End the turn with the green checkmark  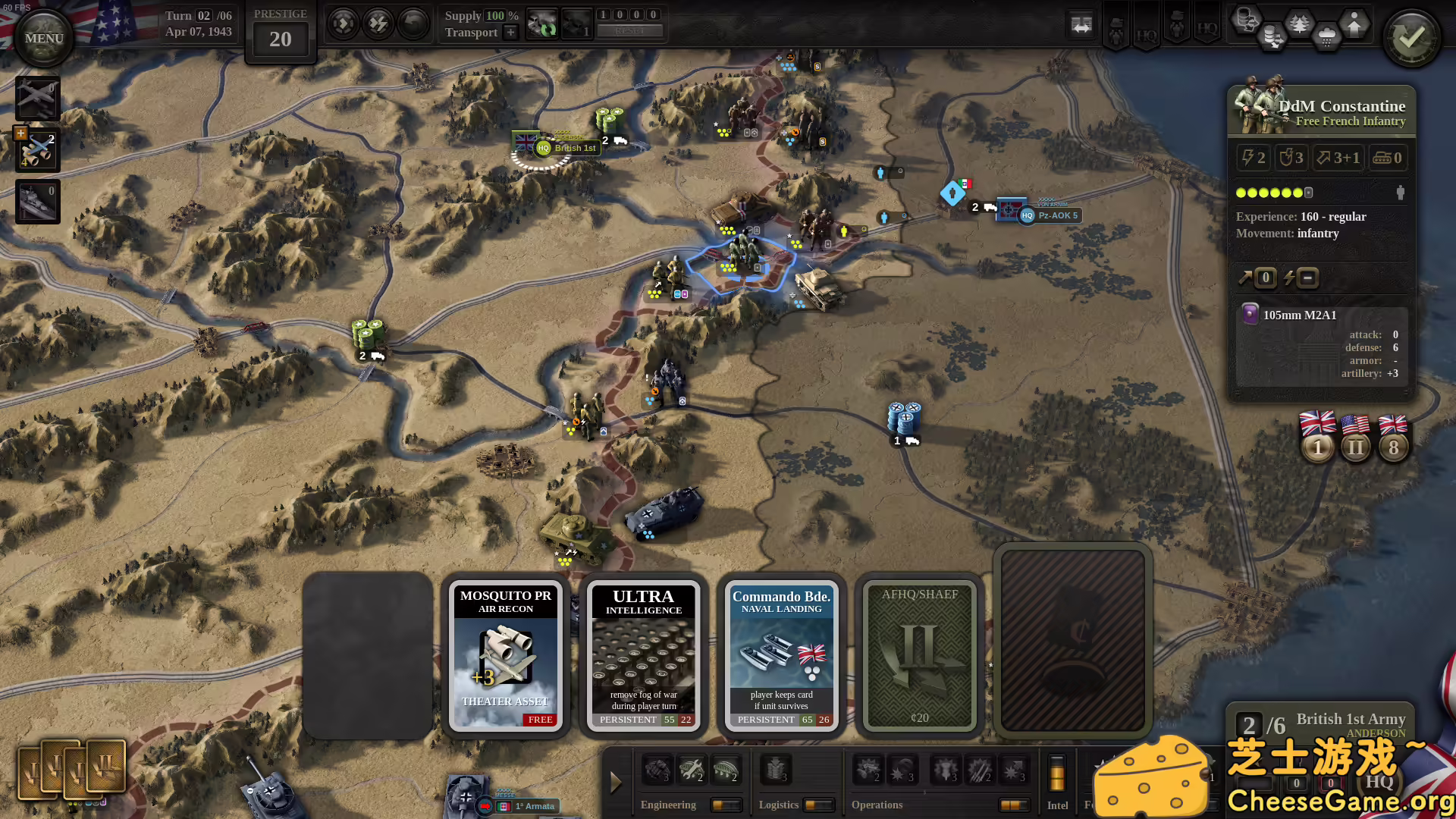(1411, 38)
